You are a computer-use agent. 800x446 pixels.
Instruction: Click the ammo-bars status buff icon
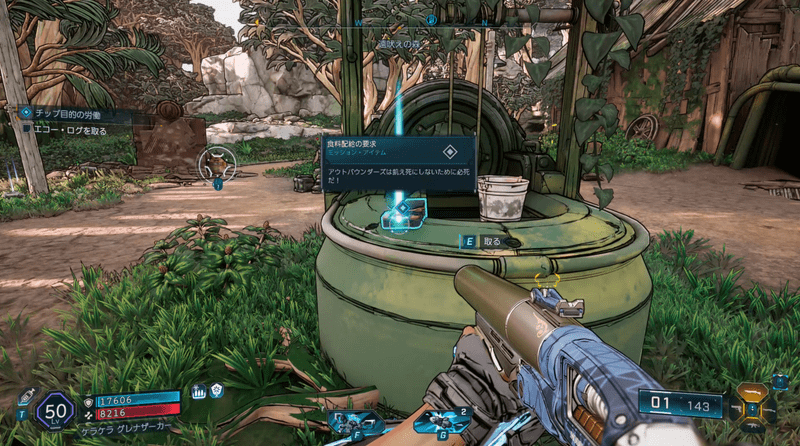(x=198, y=392)
